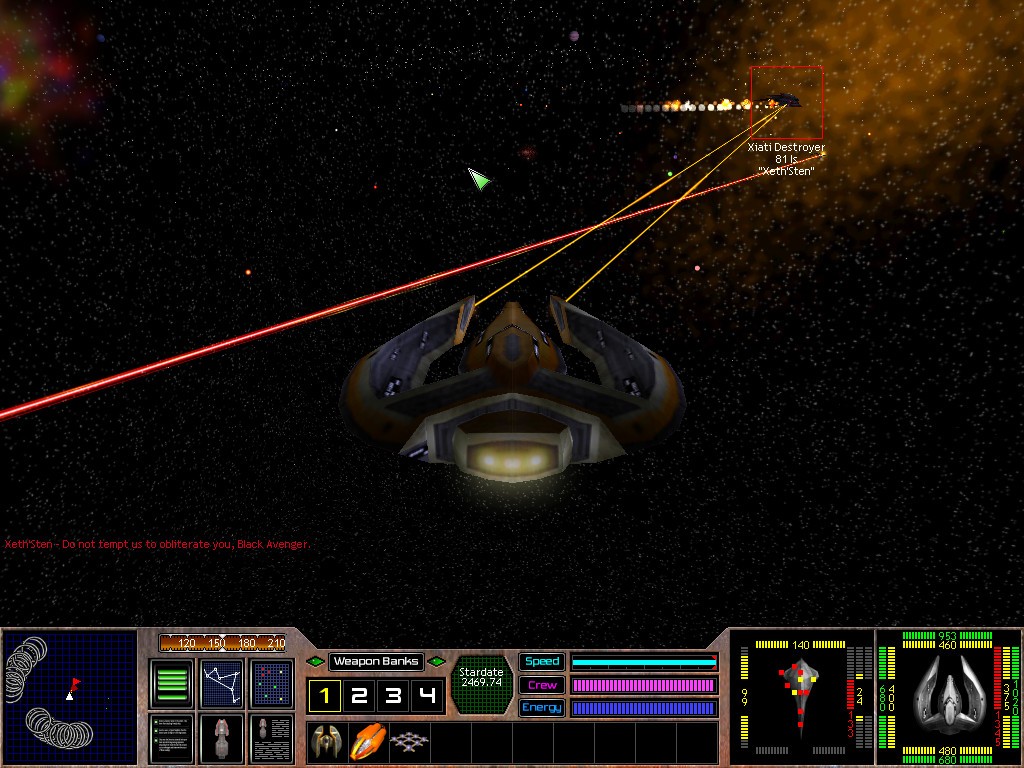
Task: Open the green striped bars panel button
Action: (172, 683)
